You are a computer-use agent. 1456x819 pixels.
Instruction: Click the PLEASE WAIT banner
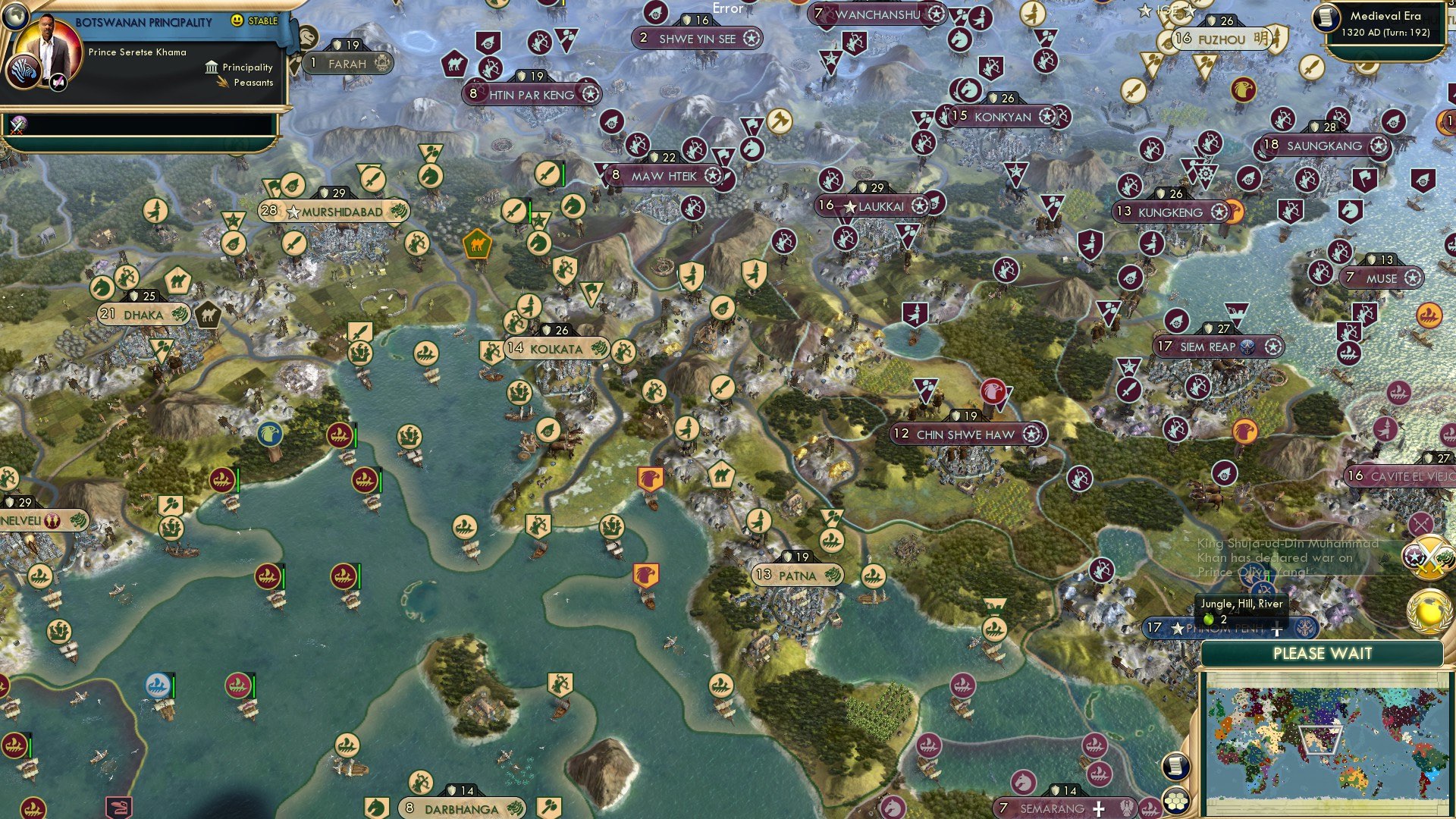coord(1324,653)
